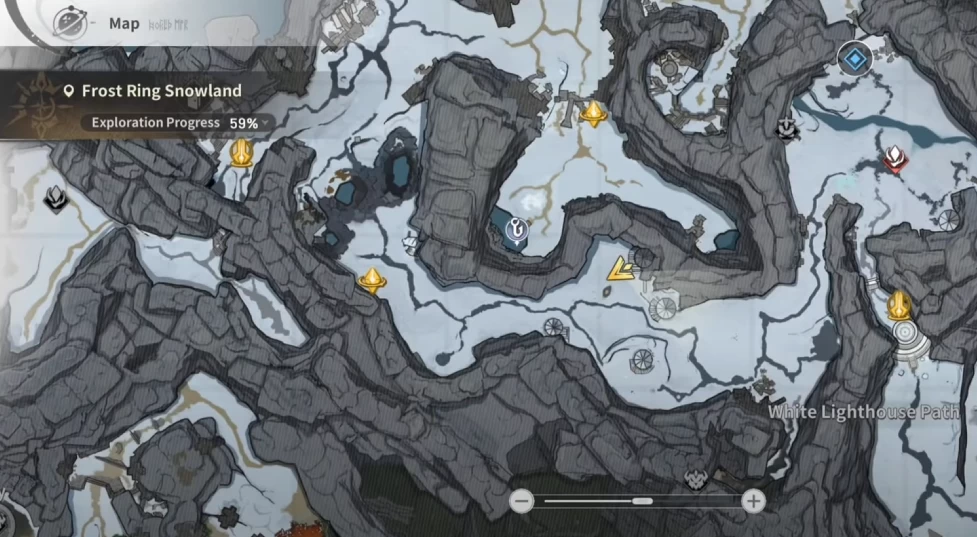Zoom in with the plus button
Screen dimensions: 977x537
(753, 501)
